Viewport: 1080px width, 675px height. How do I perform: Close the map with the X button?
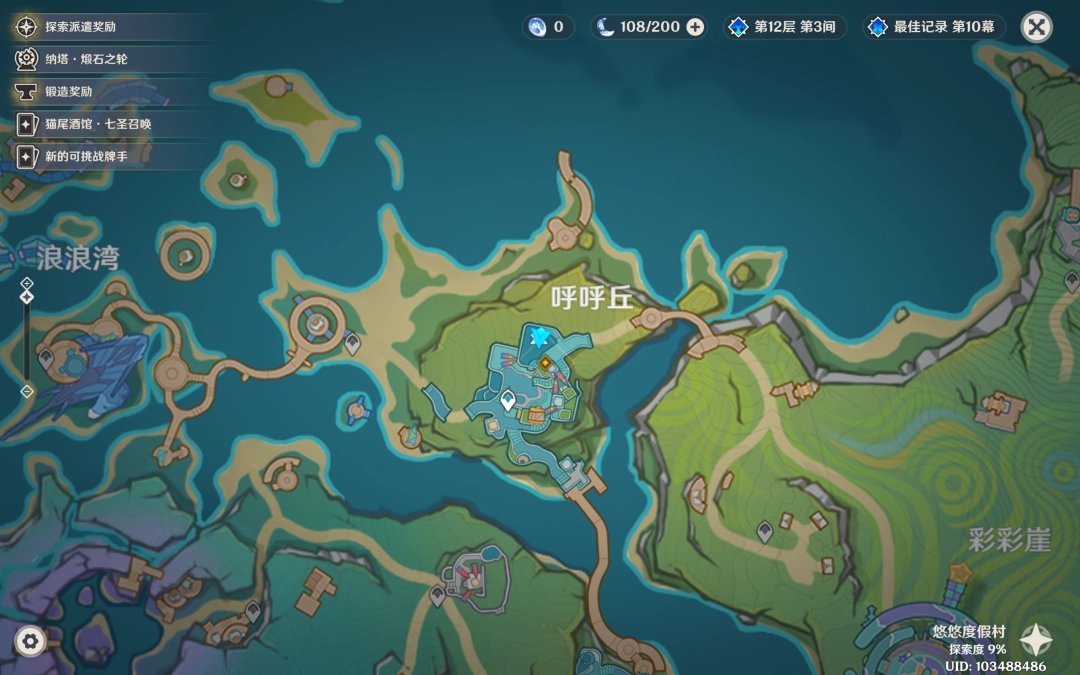[1036, 27]
